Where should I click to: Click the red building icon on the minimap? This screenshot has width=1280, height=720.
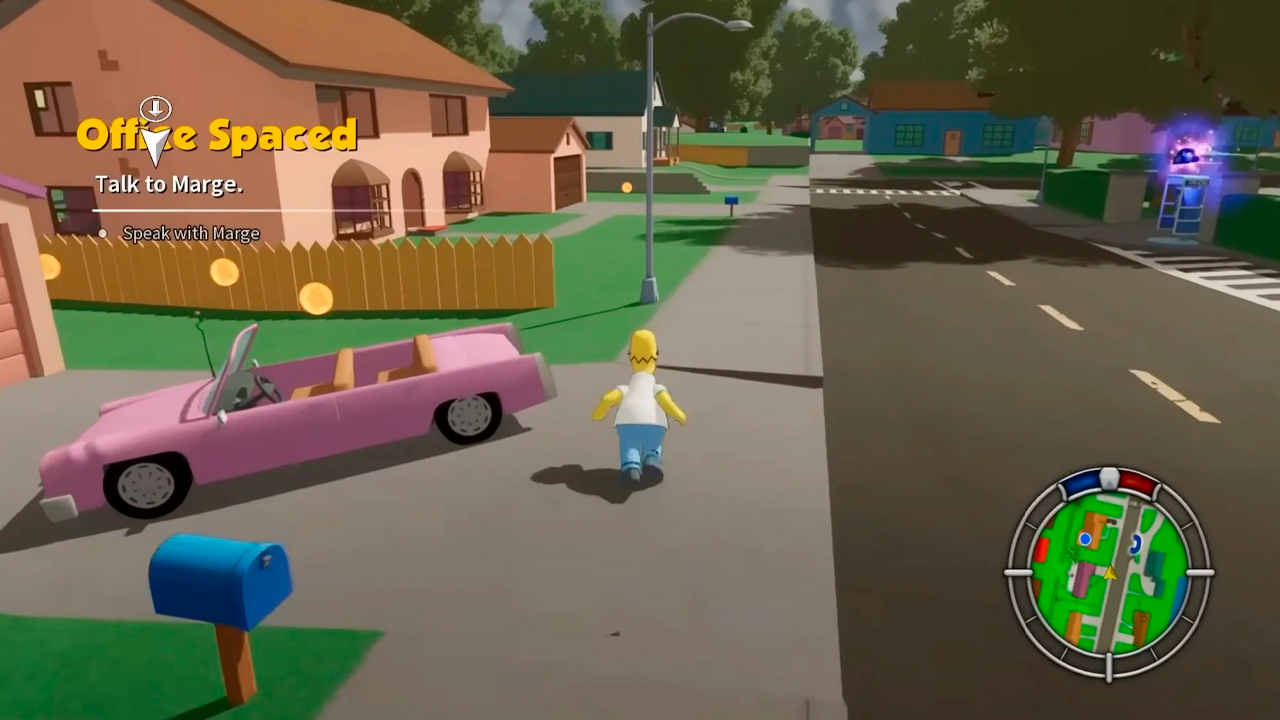pyautogui.click(x=1043, y=547)
